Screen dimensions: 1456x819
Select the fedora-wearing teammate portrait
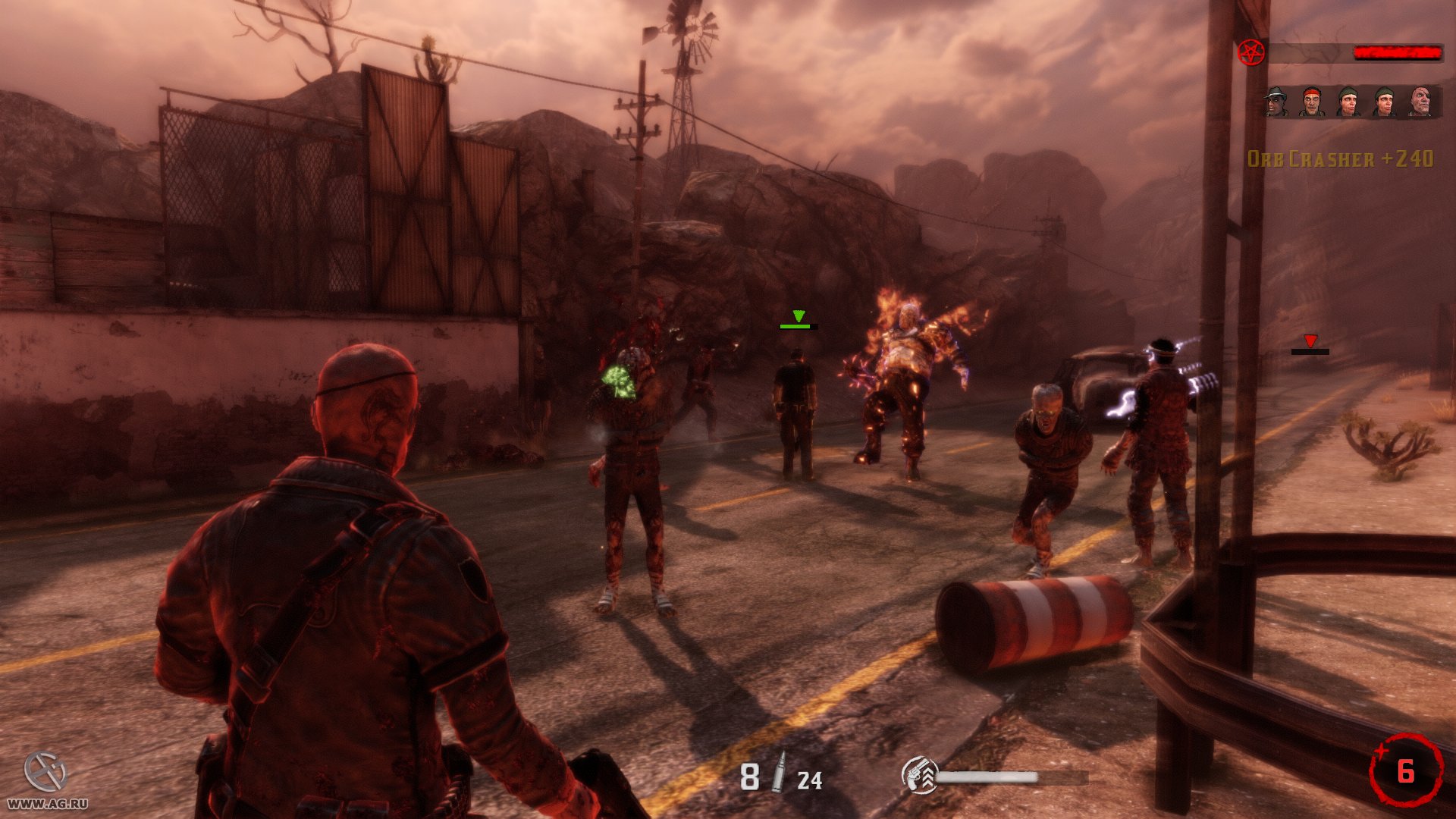(x=1277, y=102)
